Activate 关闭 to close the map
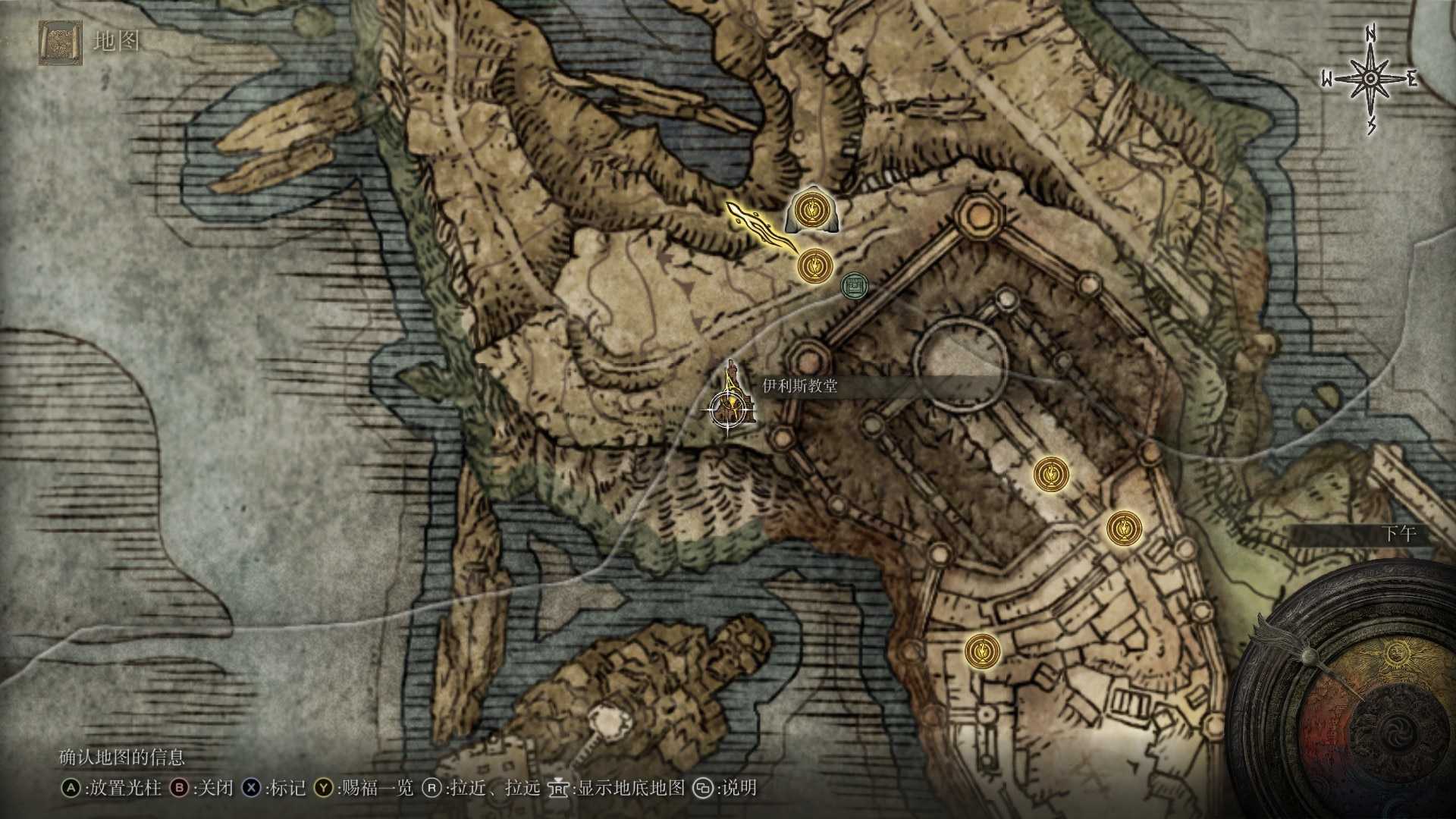 point(213,789)
